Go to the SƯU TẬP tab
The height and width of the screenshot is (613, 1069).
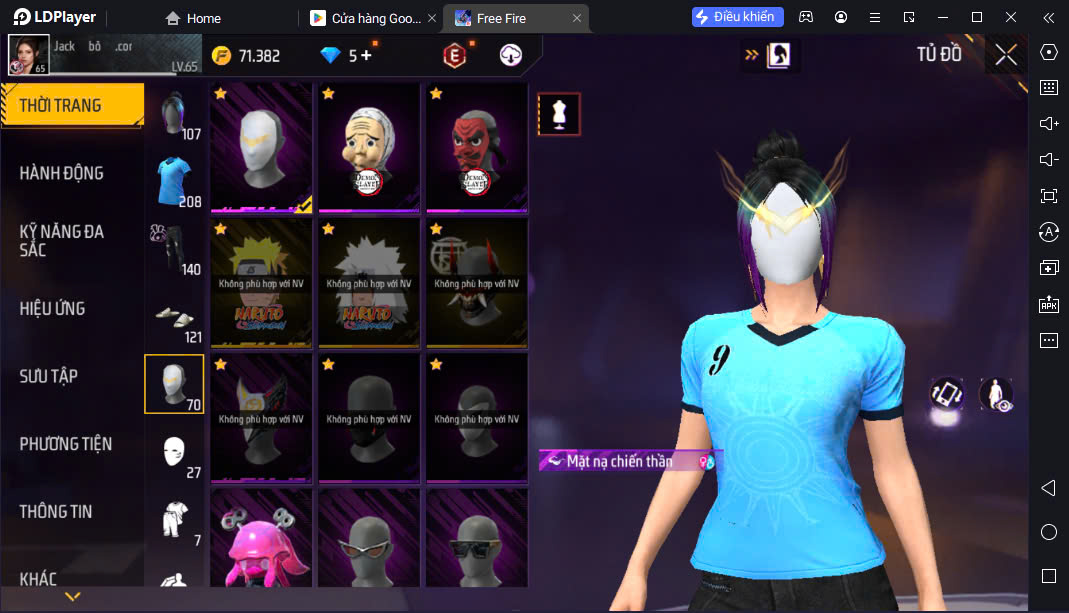49,376
